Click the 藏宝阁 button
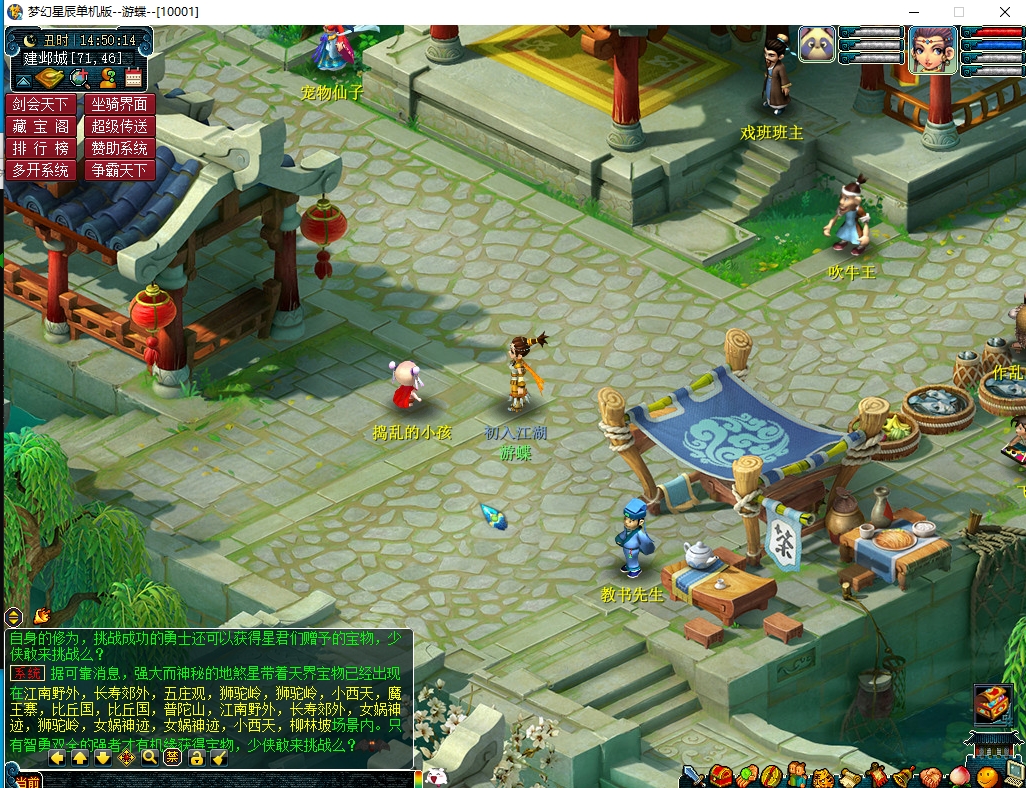 pyautogui.click(x=41, y=126)
